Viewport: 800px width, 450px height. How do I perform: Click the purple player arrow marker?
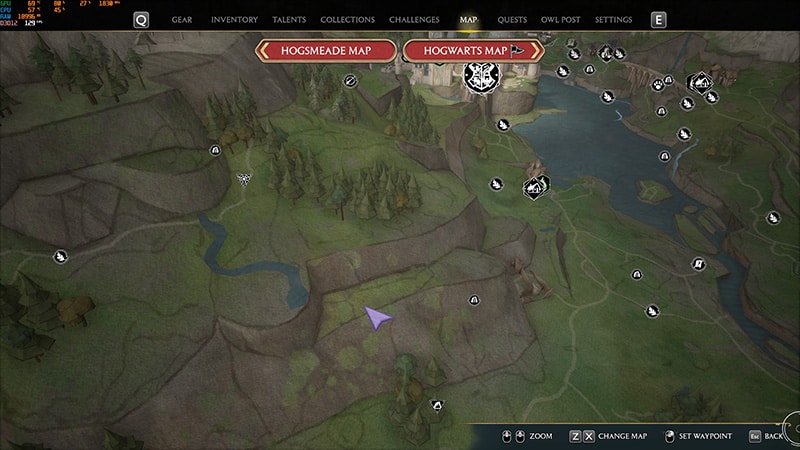(377, 318)
